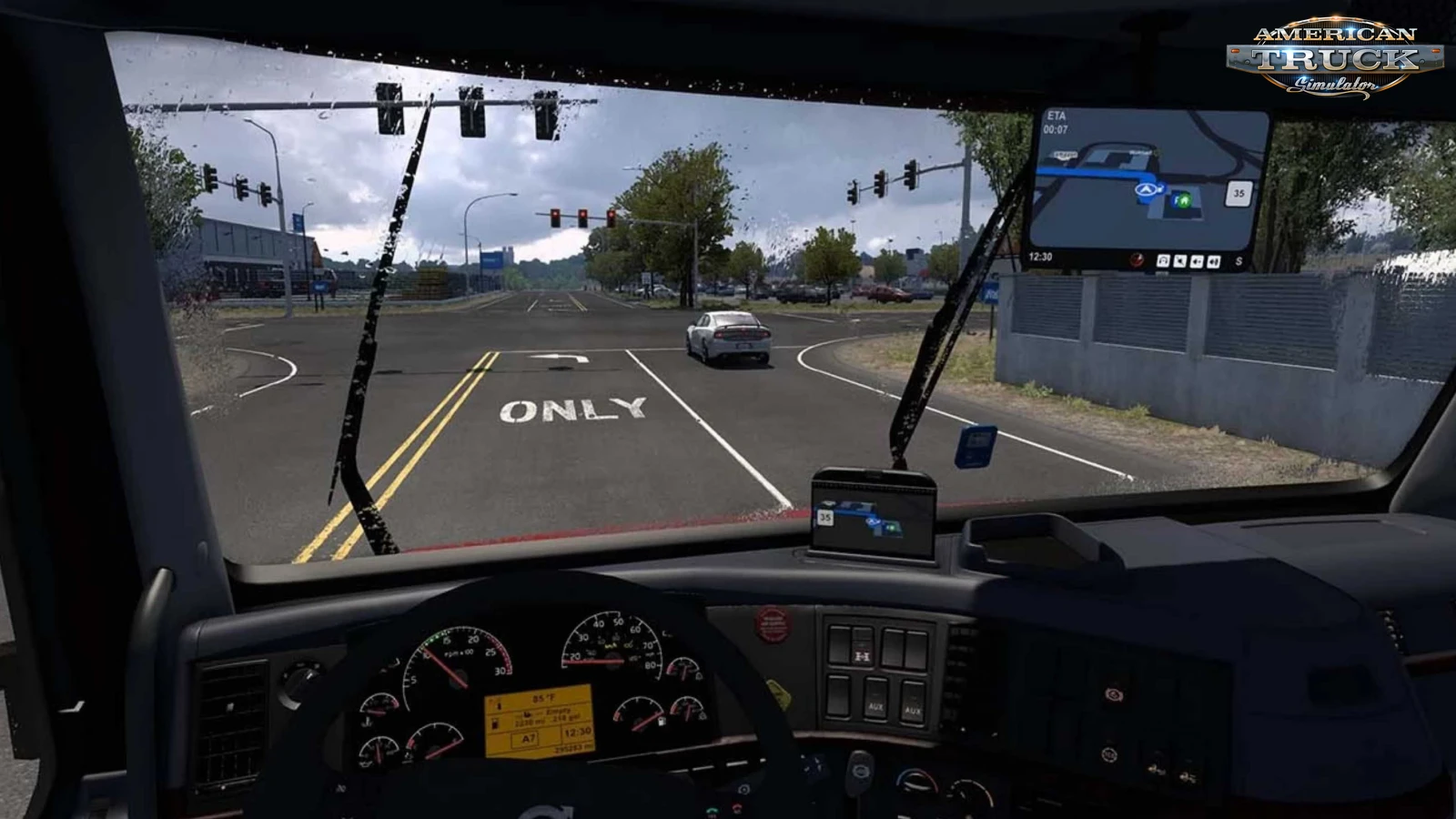This screenshot has width=1456, height=819.
Task: Click the S status indicator on the route advisor
Action: pyautogui.click(x=1239, y=260)
